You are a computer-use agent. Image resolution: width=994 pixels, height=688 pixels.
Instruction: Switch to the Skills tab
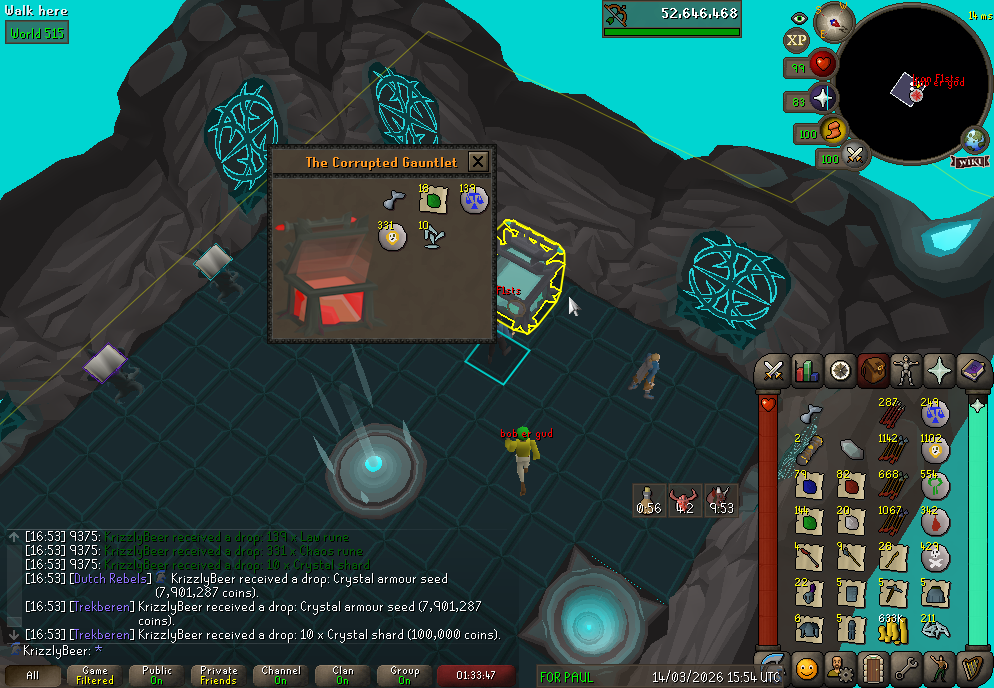pyautogui.click(x=806, y=371)
